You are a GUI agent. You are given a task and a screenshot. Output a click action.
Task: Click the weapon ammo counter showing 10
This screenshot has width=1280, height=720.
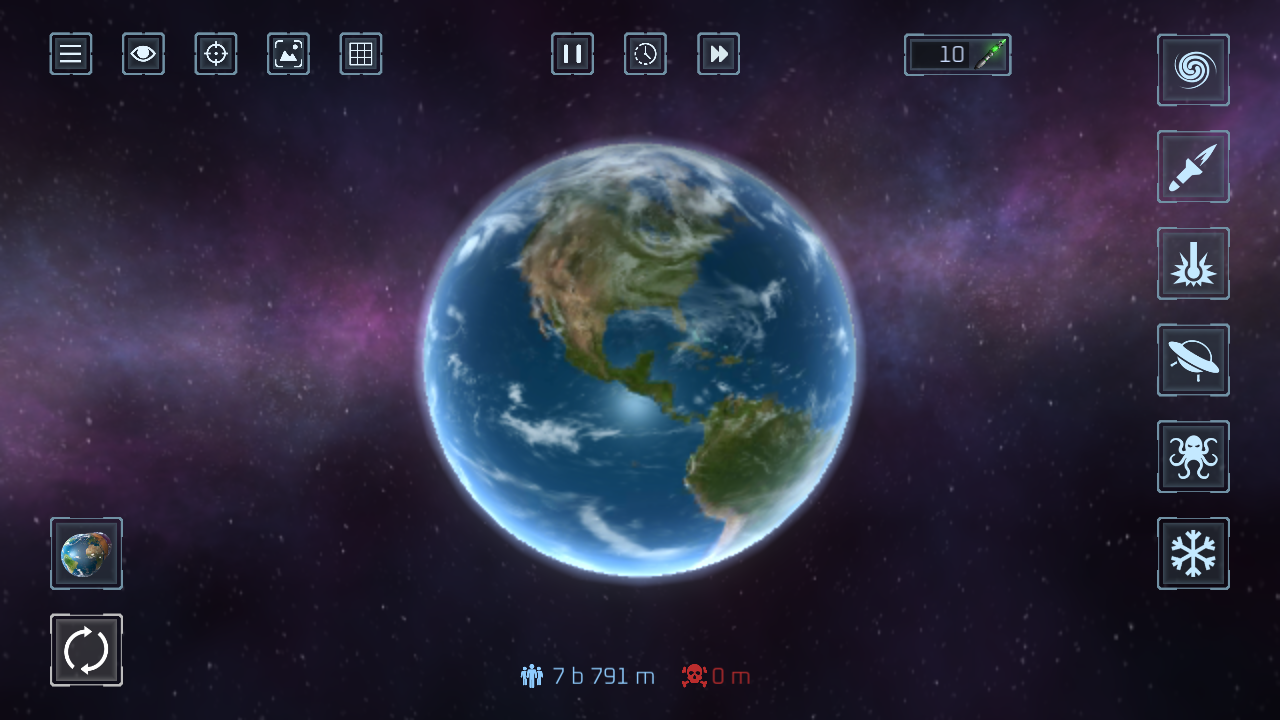957,54
